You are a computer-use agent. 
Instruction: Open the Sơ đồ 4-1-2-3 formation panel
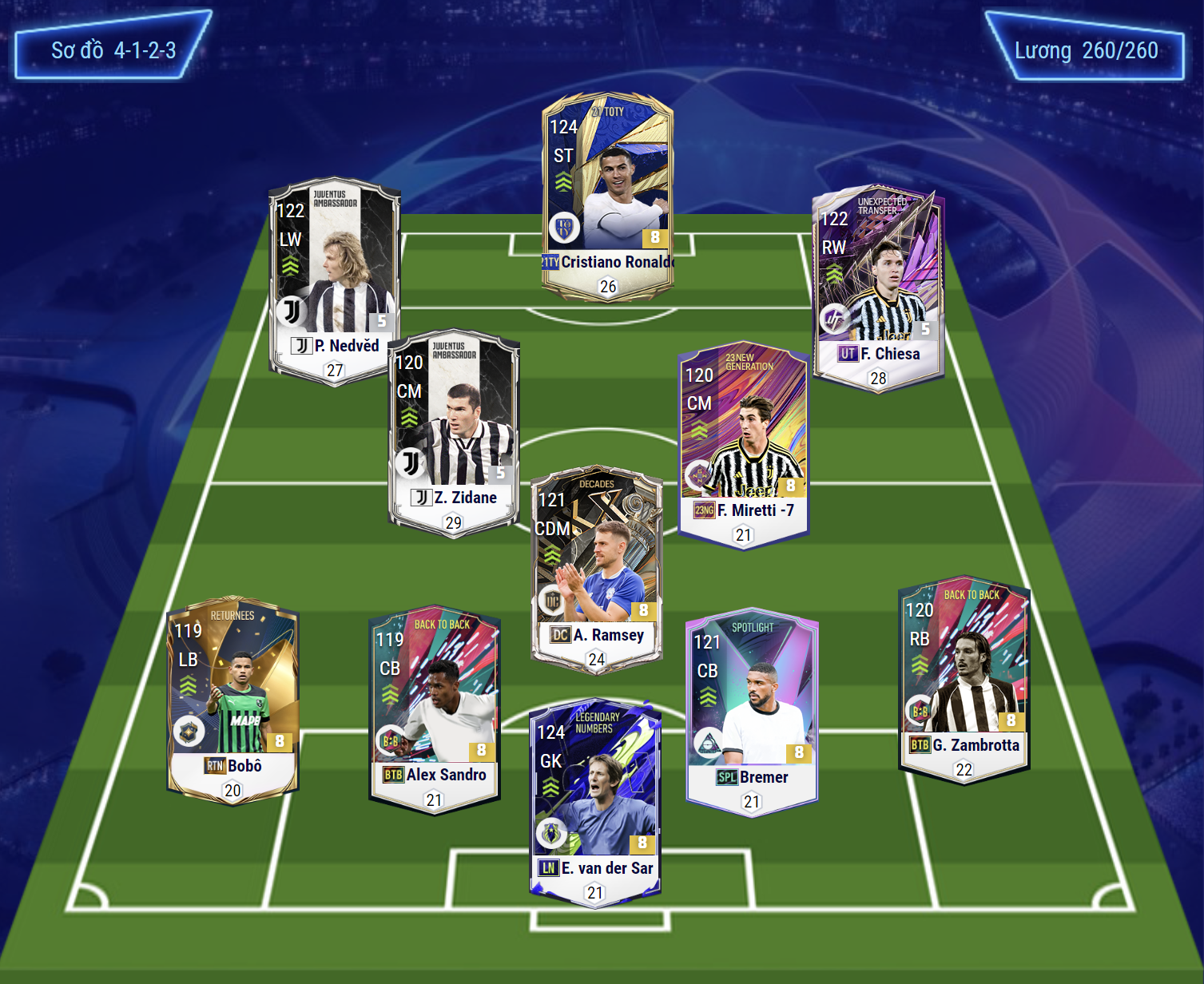click(113, 50)
